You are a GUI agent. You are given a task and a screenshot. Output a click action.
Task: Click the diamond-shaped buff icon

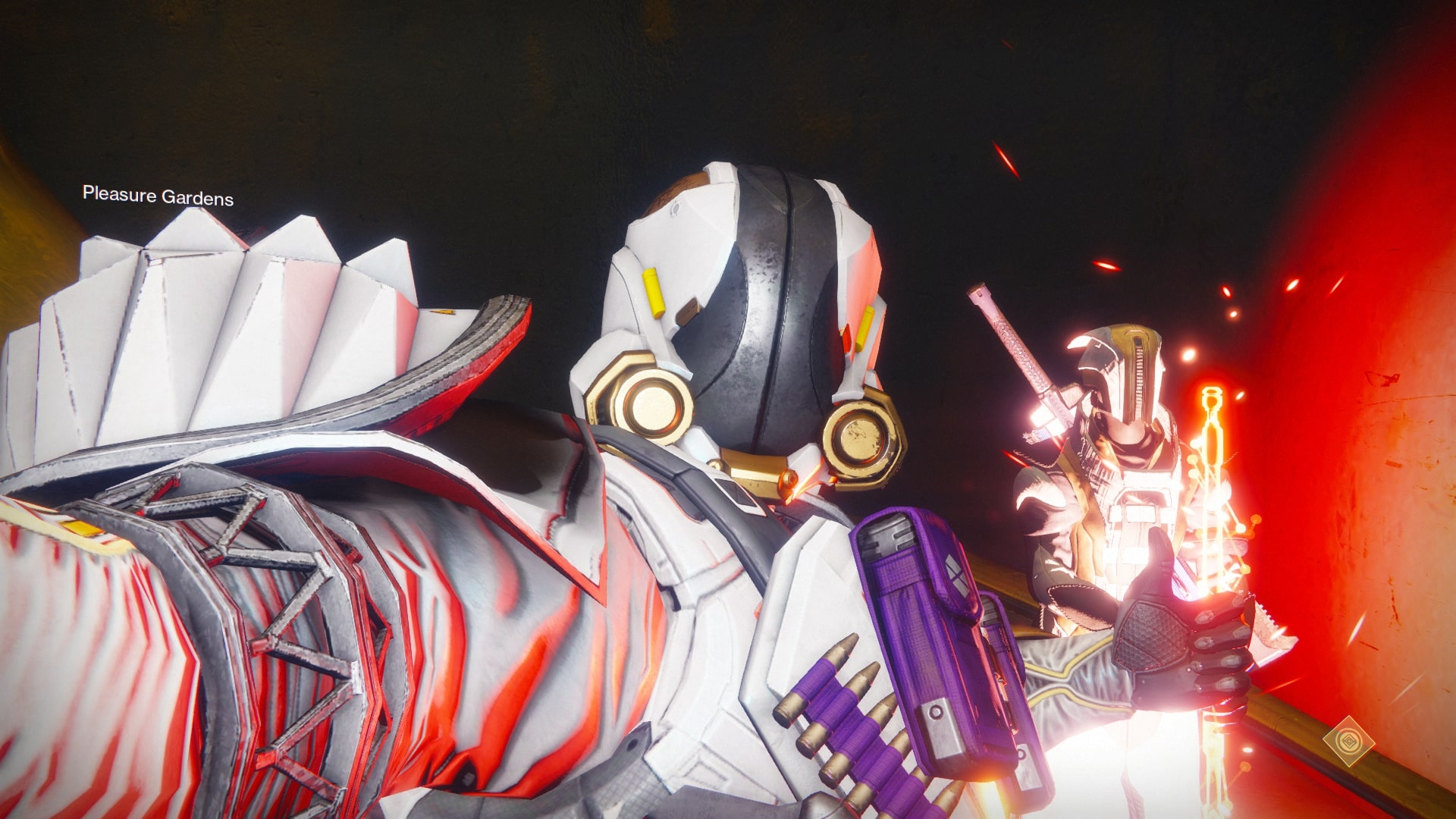[x=1349, y=739]
